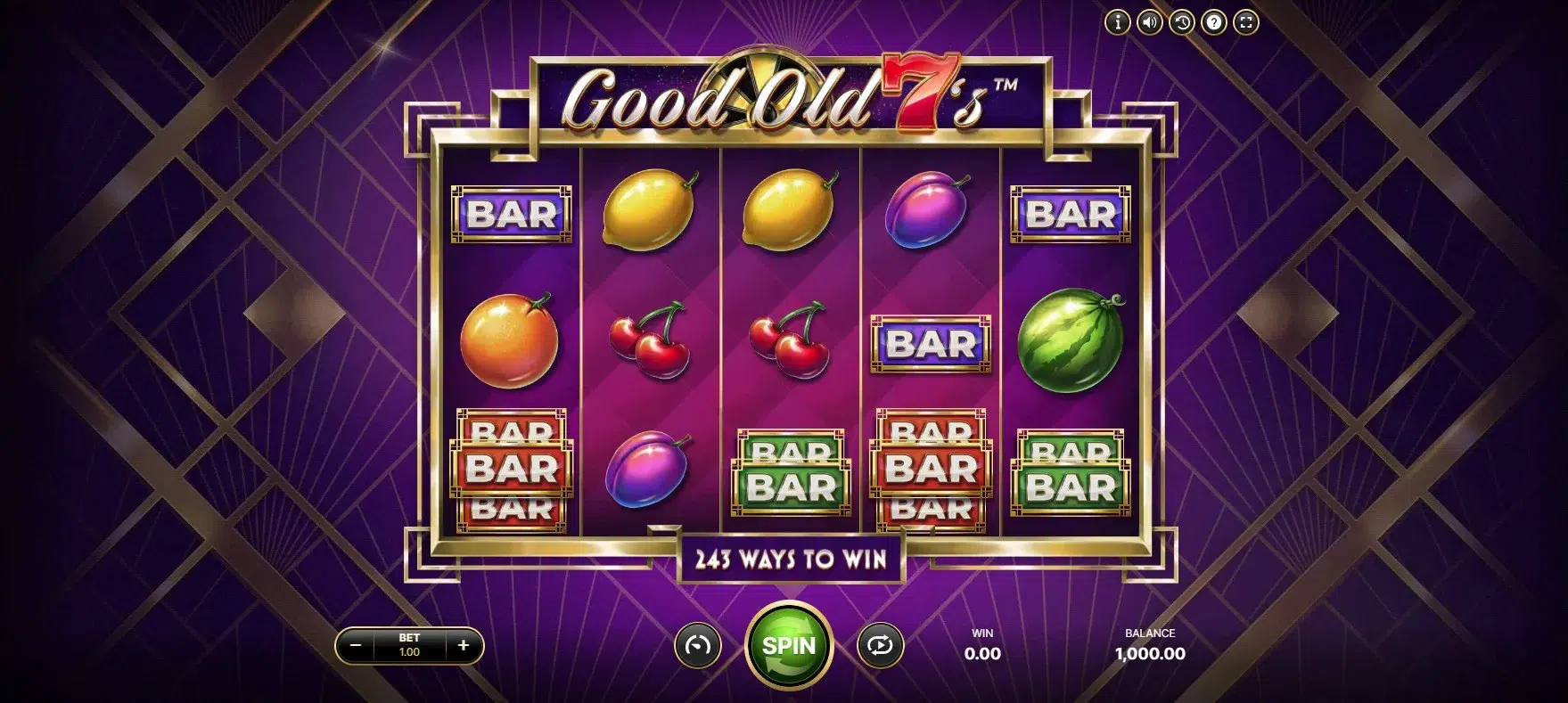The image size is (1568, 703).
Task: Increase the bet with the plus button
Action: click(463, 645)
